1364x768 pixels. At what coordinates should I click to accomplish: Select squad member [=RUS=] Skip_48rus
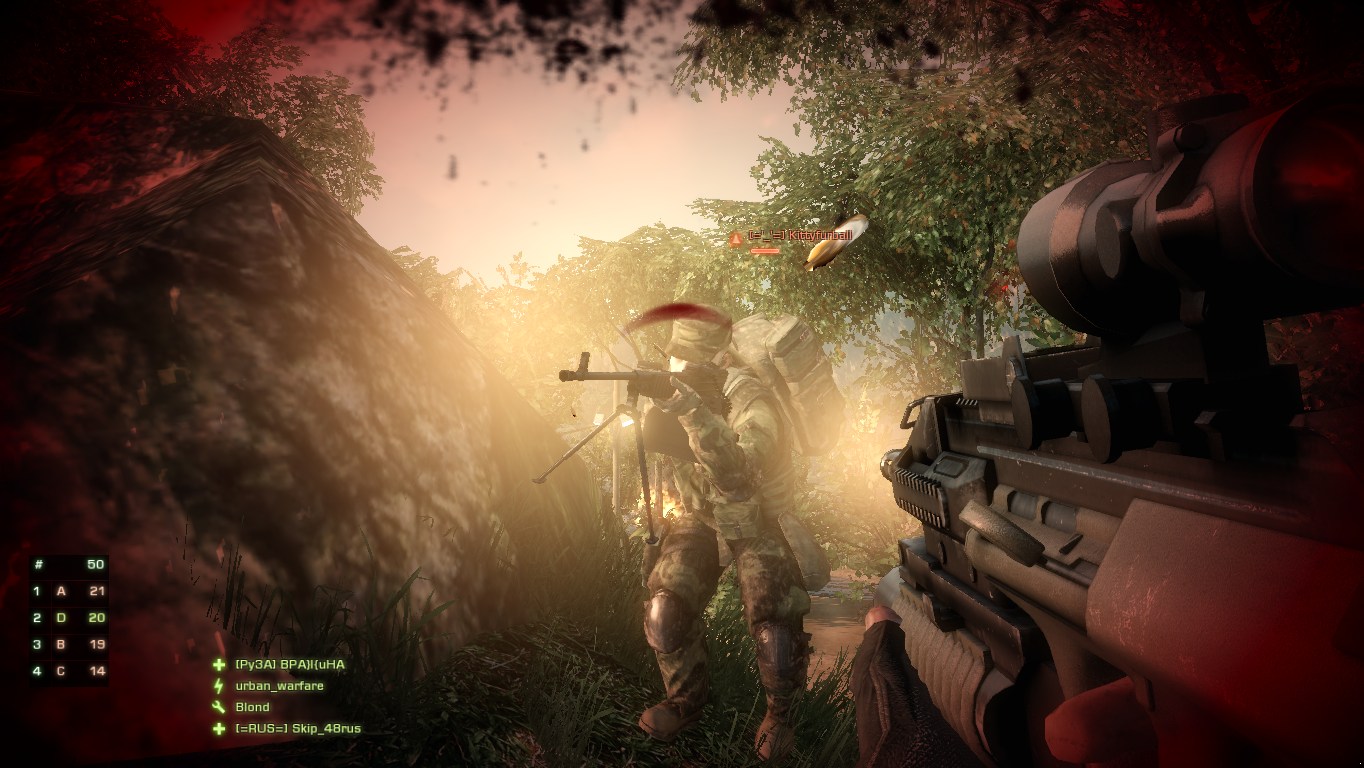tap(297, 728)
